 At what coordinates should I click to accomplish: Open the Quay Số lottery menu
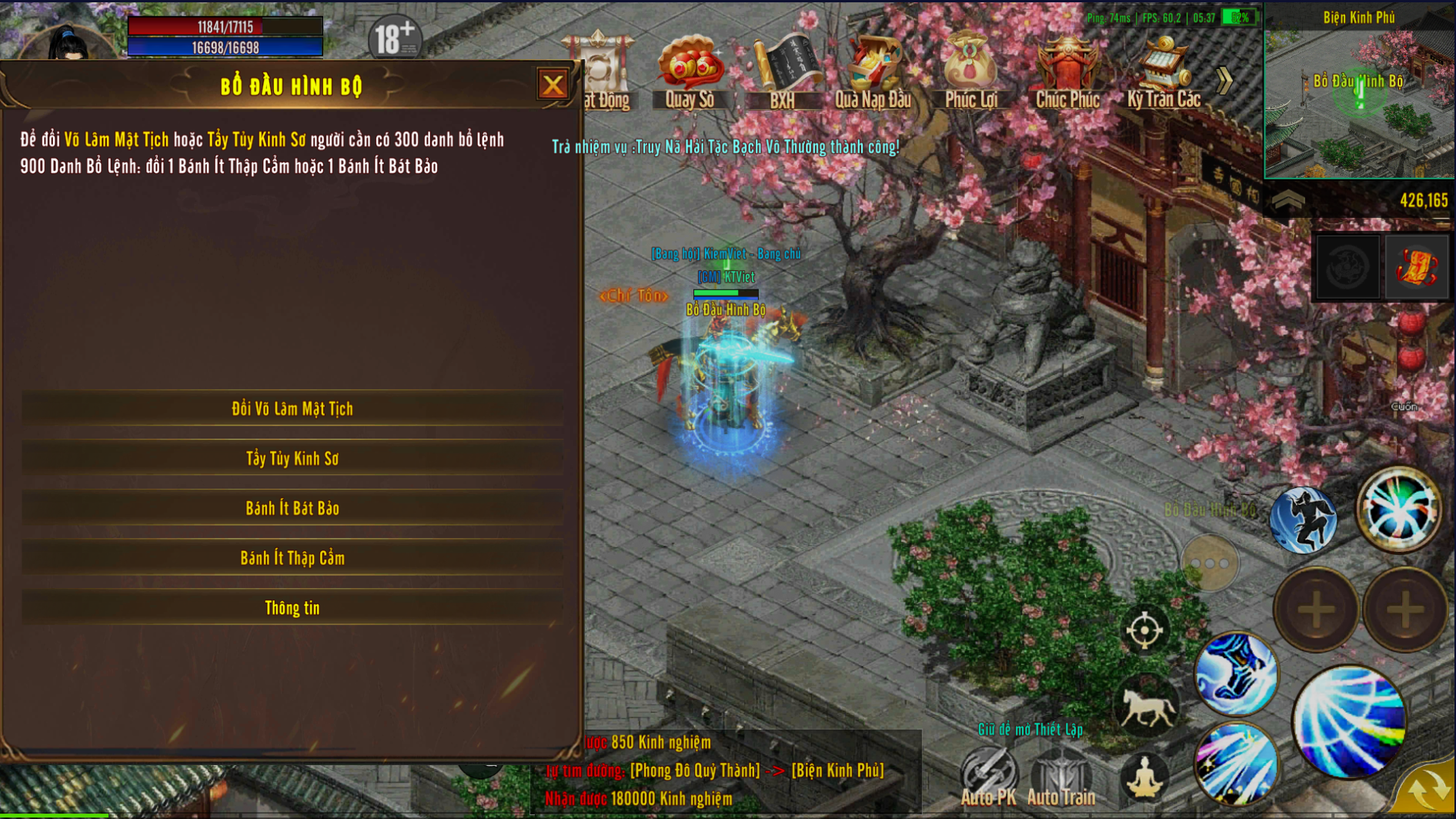point(690,71)
